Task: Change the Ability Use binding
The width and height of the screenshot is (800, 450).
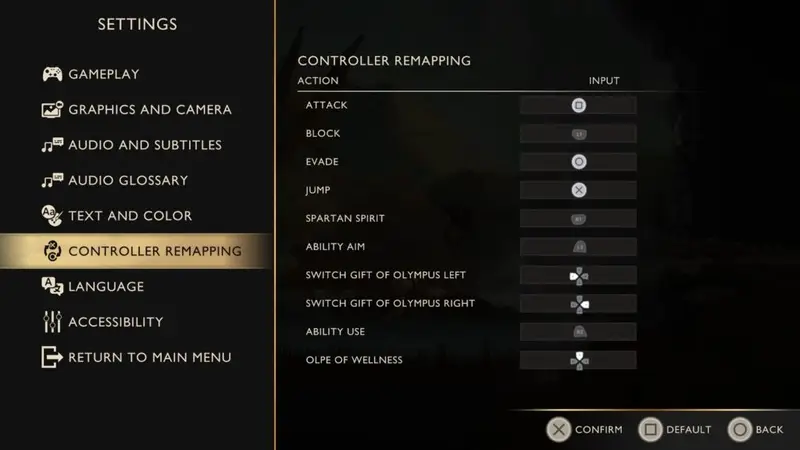Action: pos(578,331)
